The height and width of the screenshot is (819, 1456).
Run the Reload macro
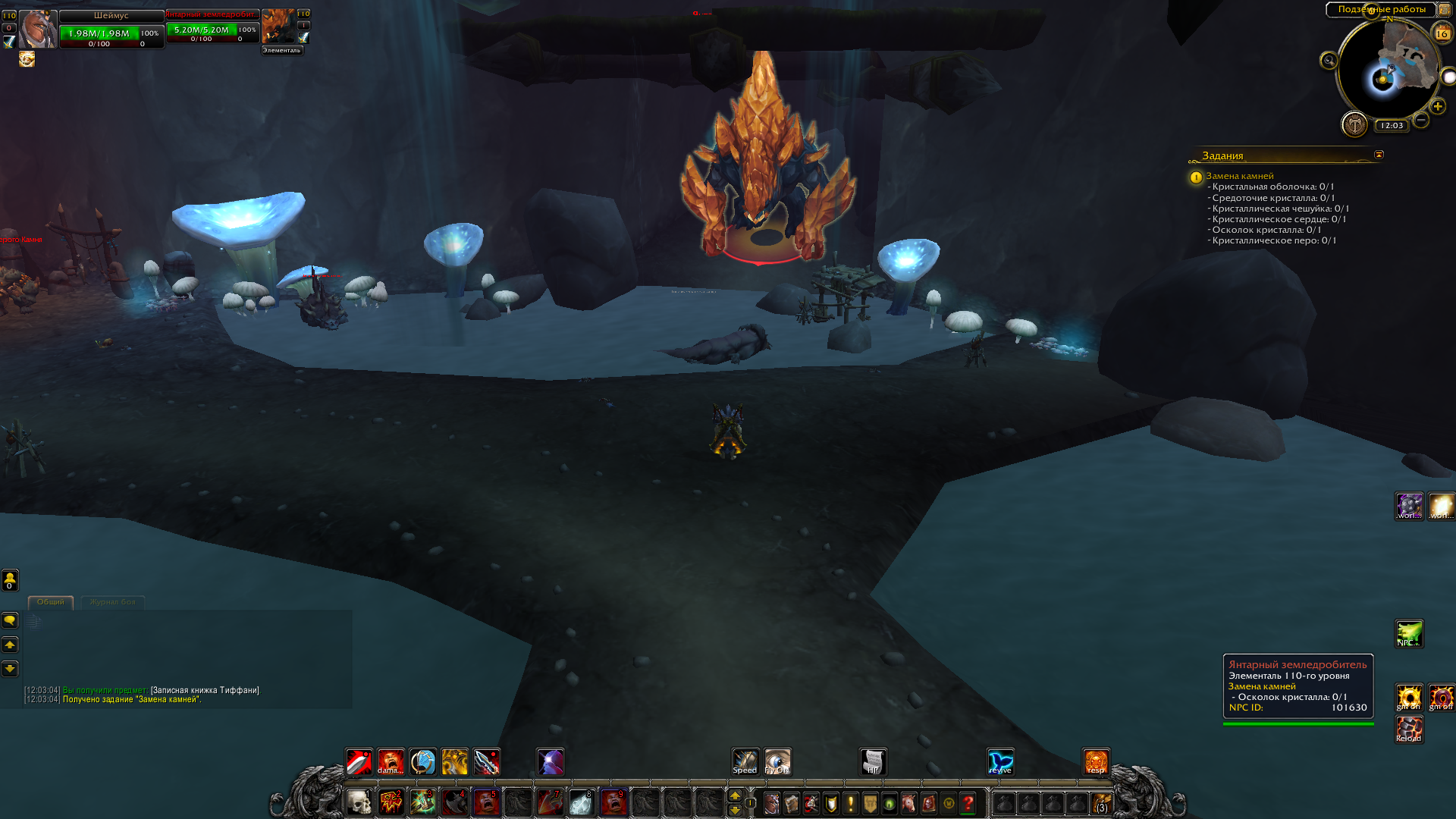(1409, 730)
